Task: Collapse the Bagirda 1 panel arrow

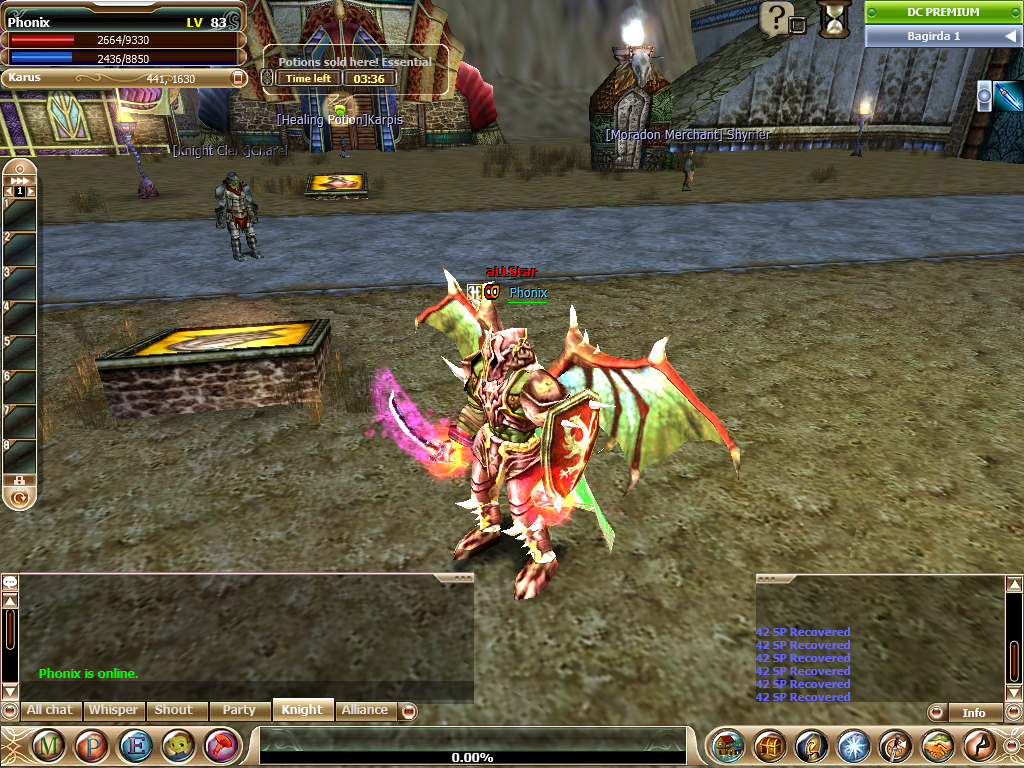Action: (1010, 36)
